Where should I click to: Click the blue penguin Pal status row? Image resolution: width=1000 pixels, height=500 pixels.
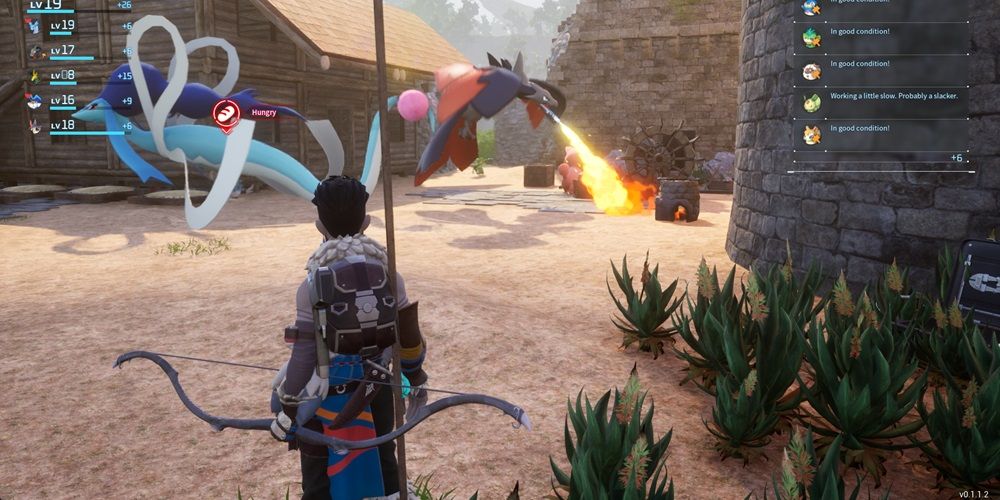[880, 8]
